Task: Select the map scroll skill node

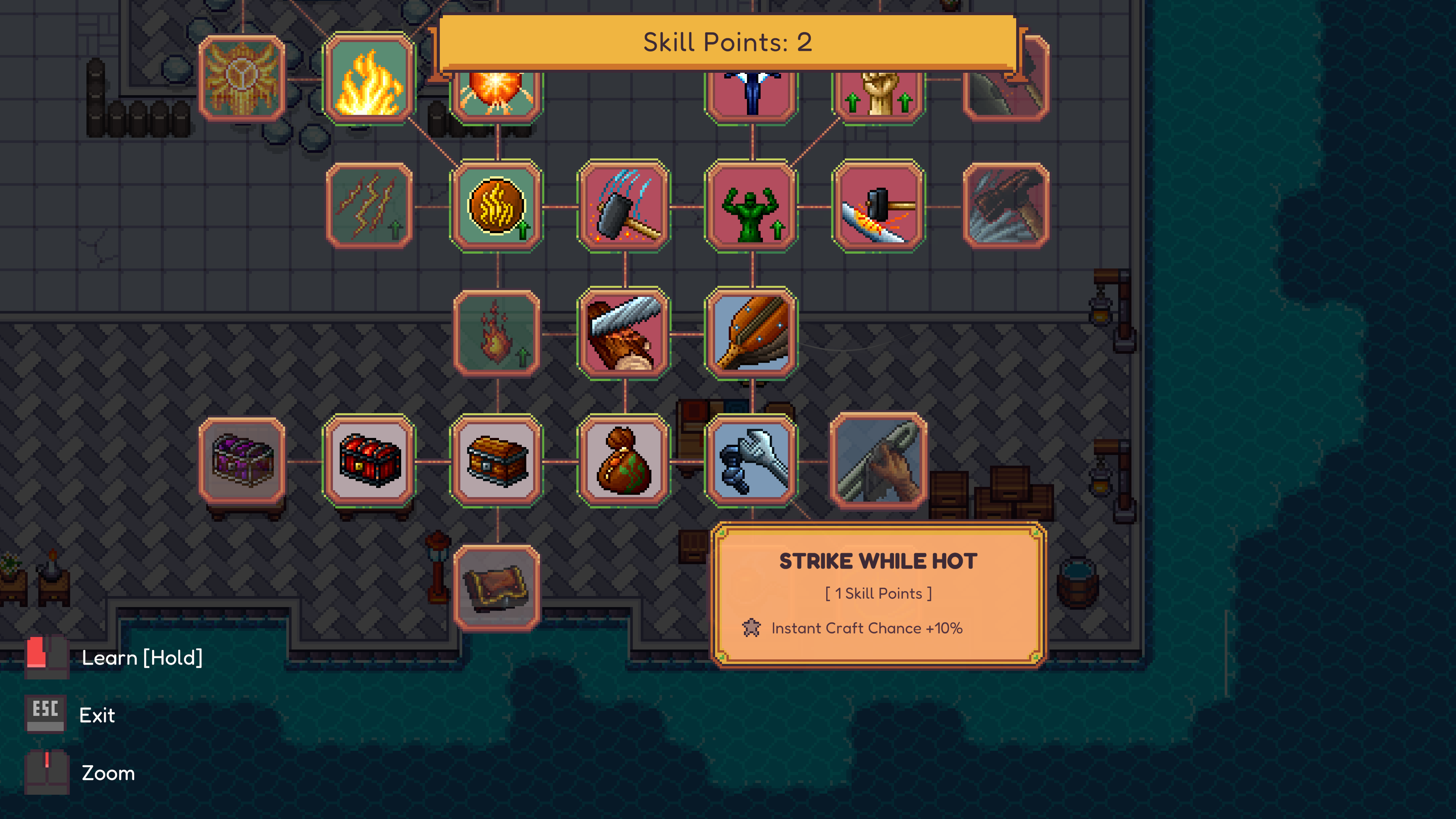Action: [x=496, y=588]
